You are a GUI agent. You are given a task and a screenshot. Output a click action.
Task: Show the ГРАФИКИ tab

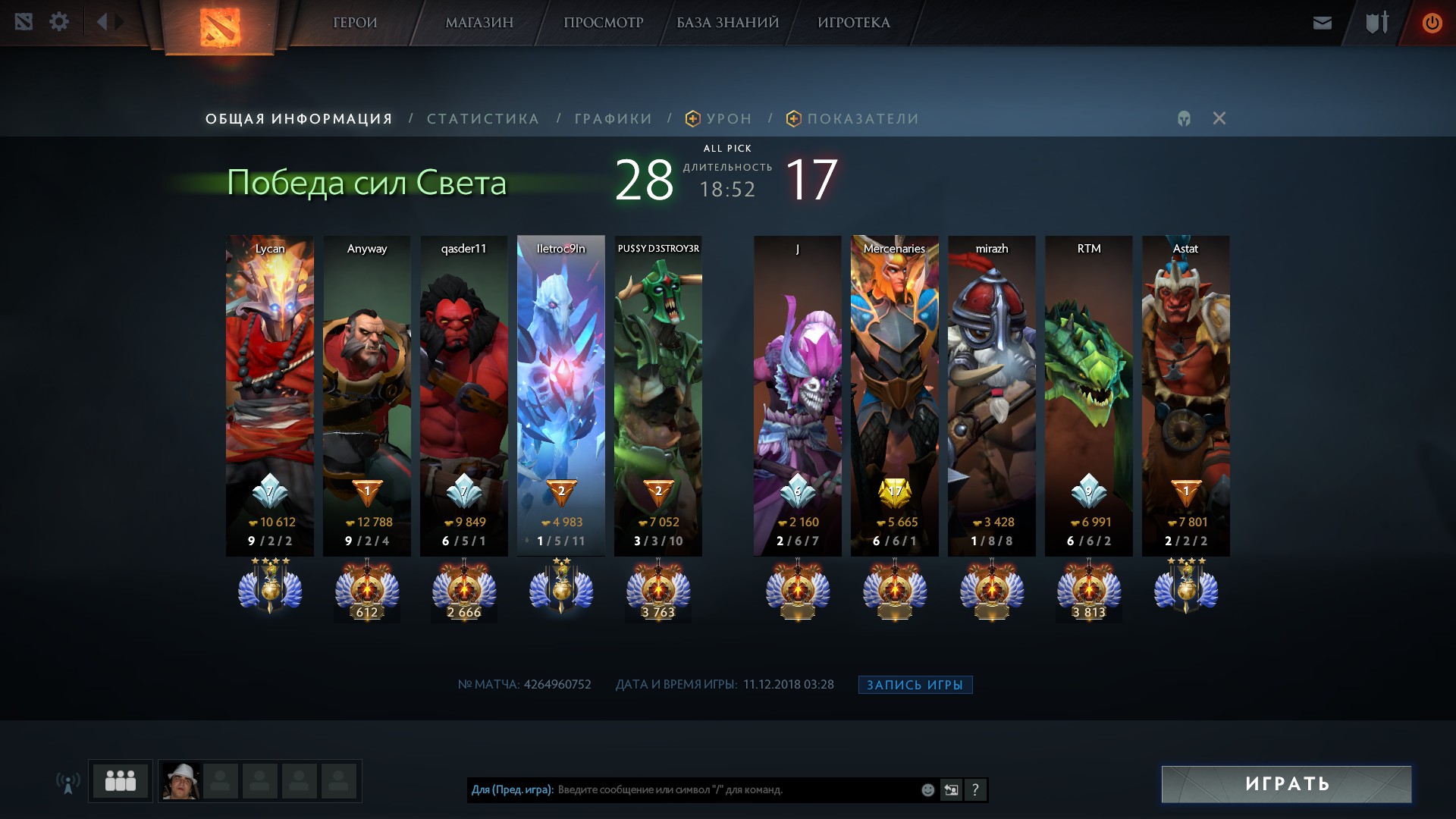(613, 119)
